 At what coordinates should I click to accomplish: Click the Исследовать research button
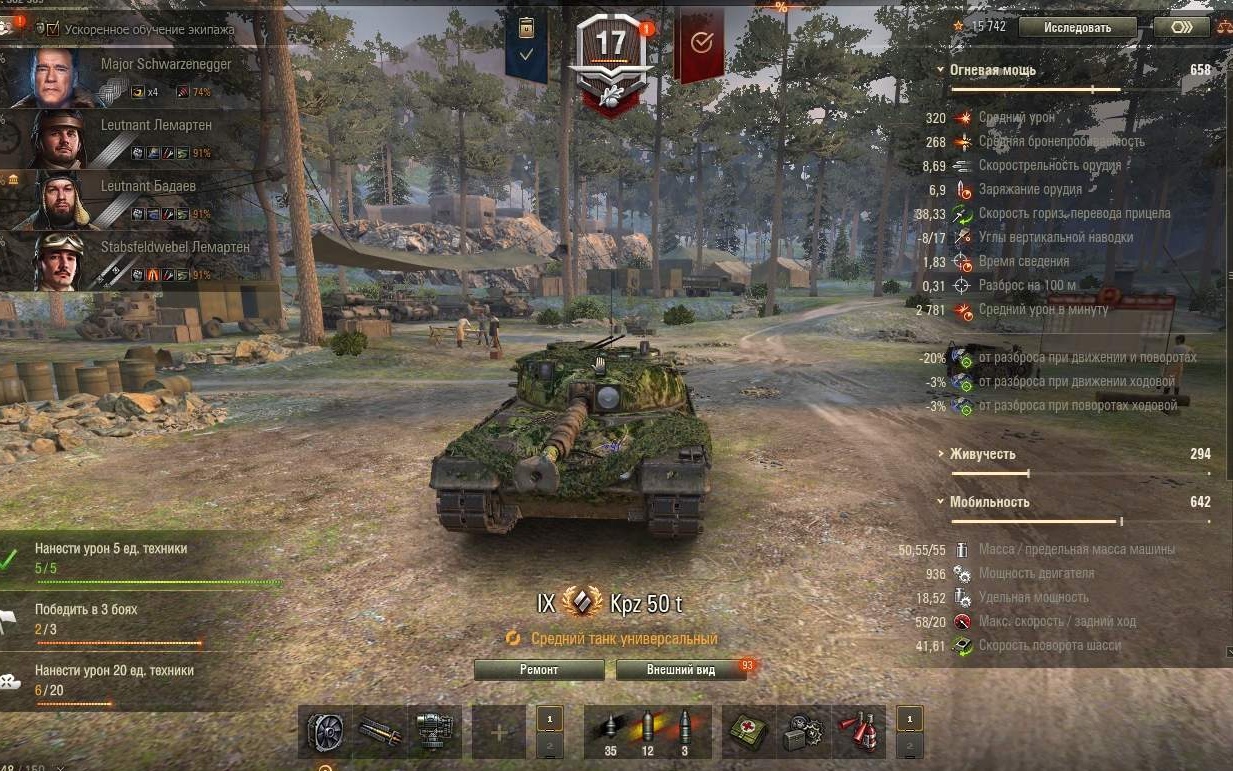(x=1077, y=27)
